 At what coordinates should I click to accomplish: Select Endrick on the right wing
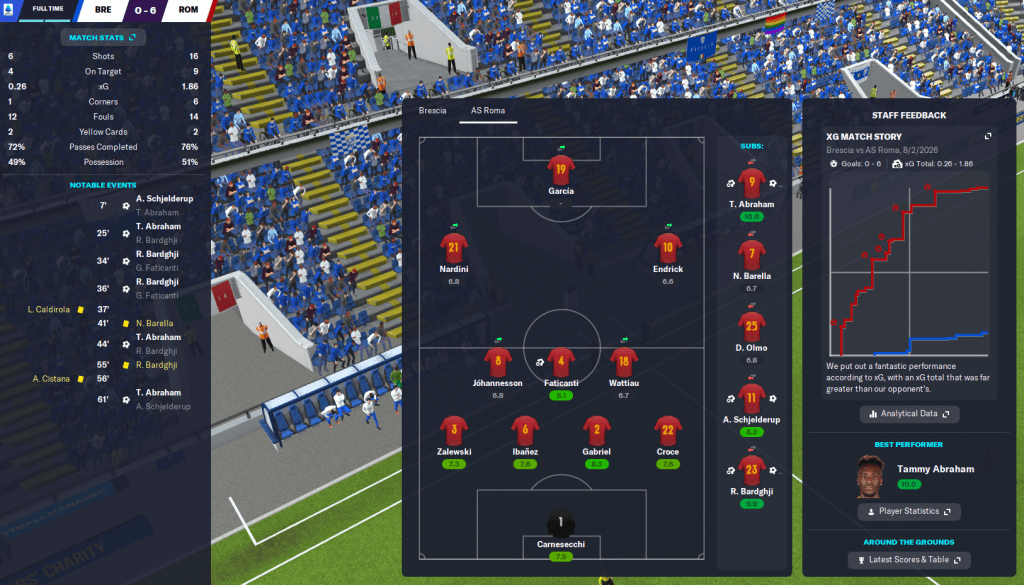(668, 248)
